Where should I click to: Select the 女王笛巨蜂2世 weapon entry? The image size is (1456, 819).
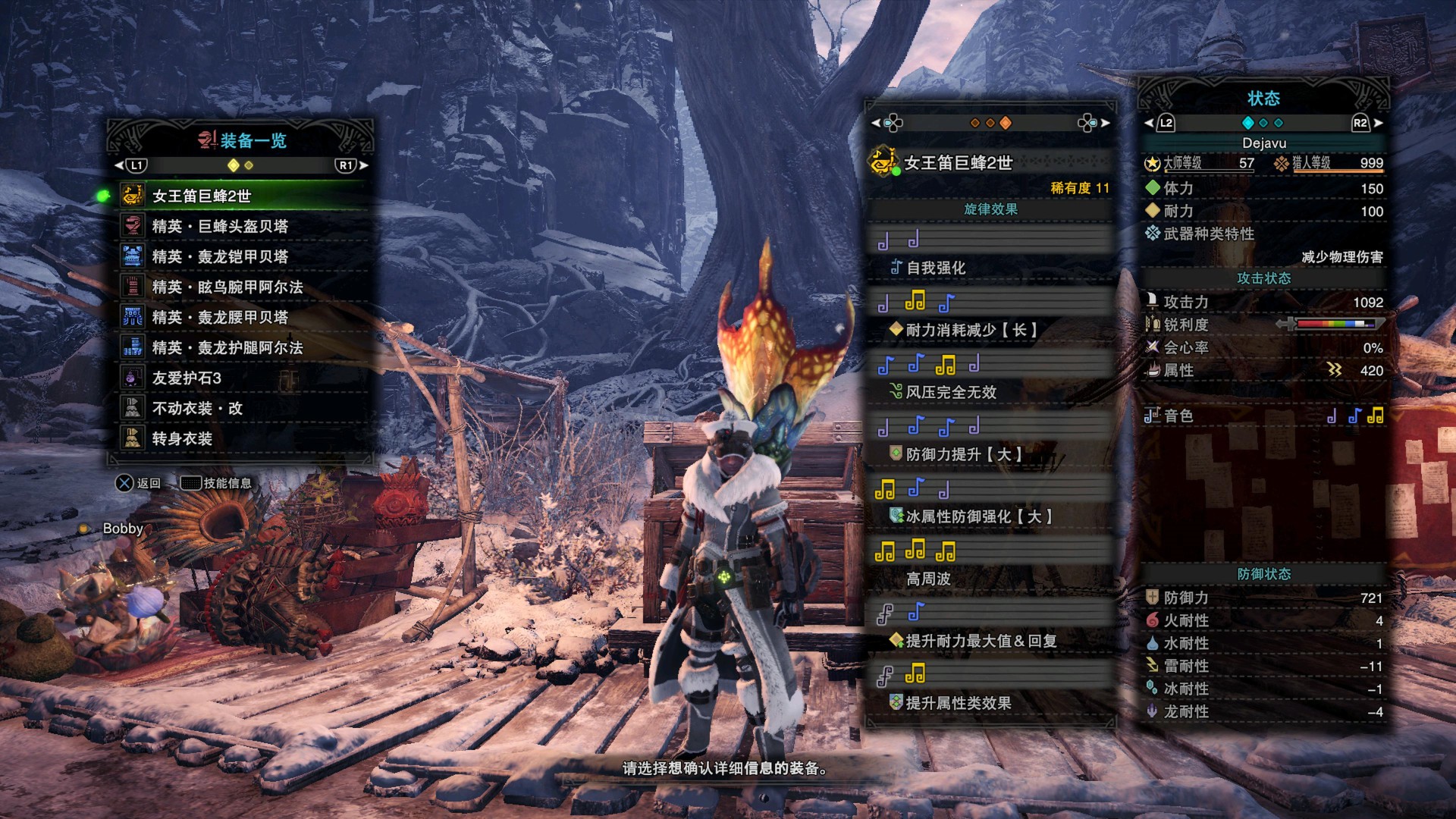coord(202,196)
